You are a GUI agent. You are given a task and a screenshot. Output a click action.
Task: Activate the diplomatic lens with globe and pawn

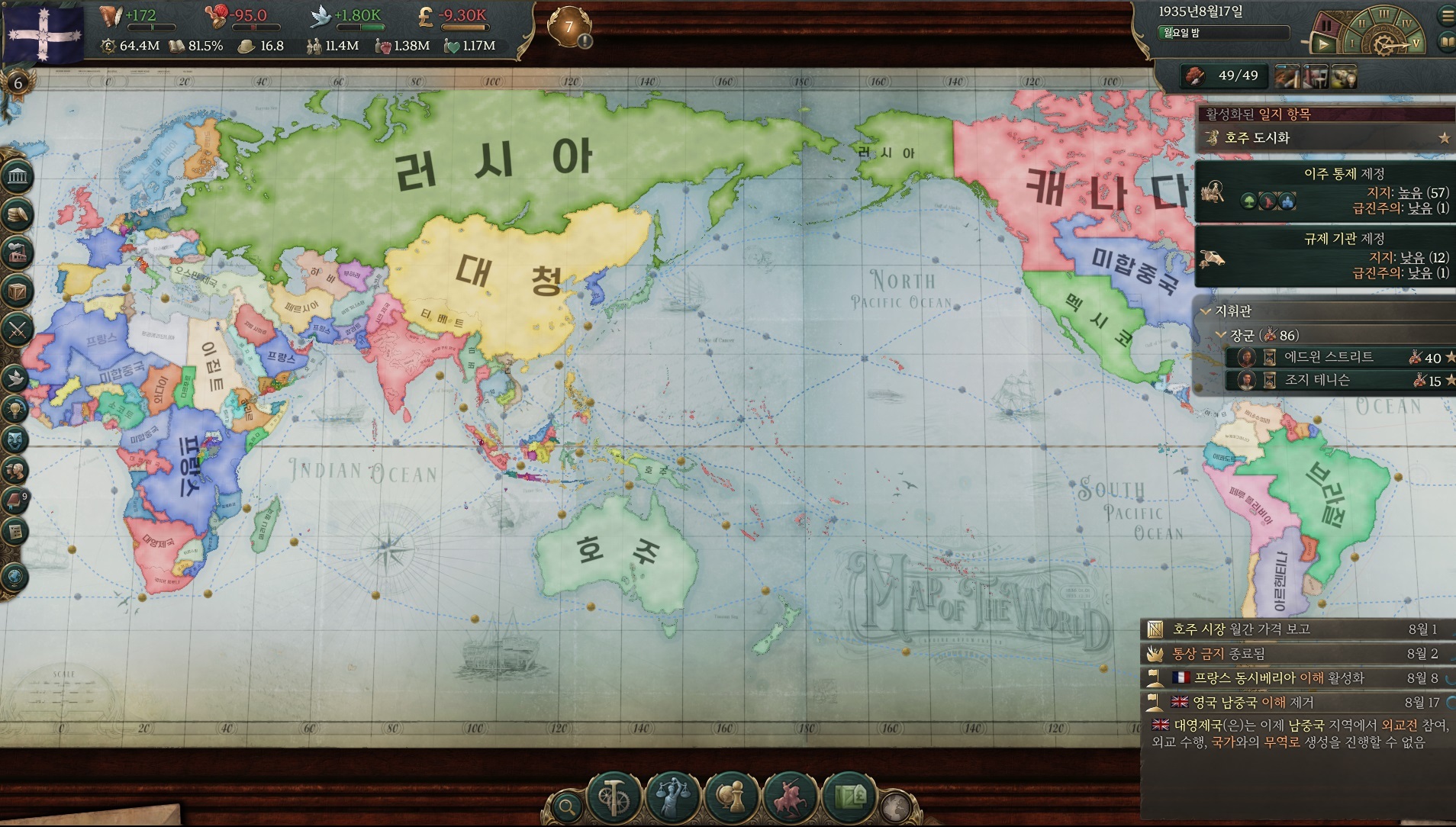coord(731,798)
